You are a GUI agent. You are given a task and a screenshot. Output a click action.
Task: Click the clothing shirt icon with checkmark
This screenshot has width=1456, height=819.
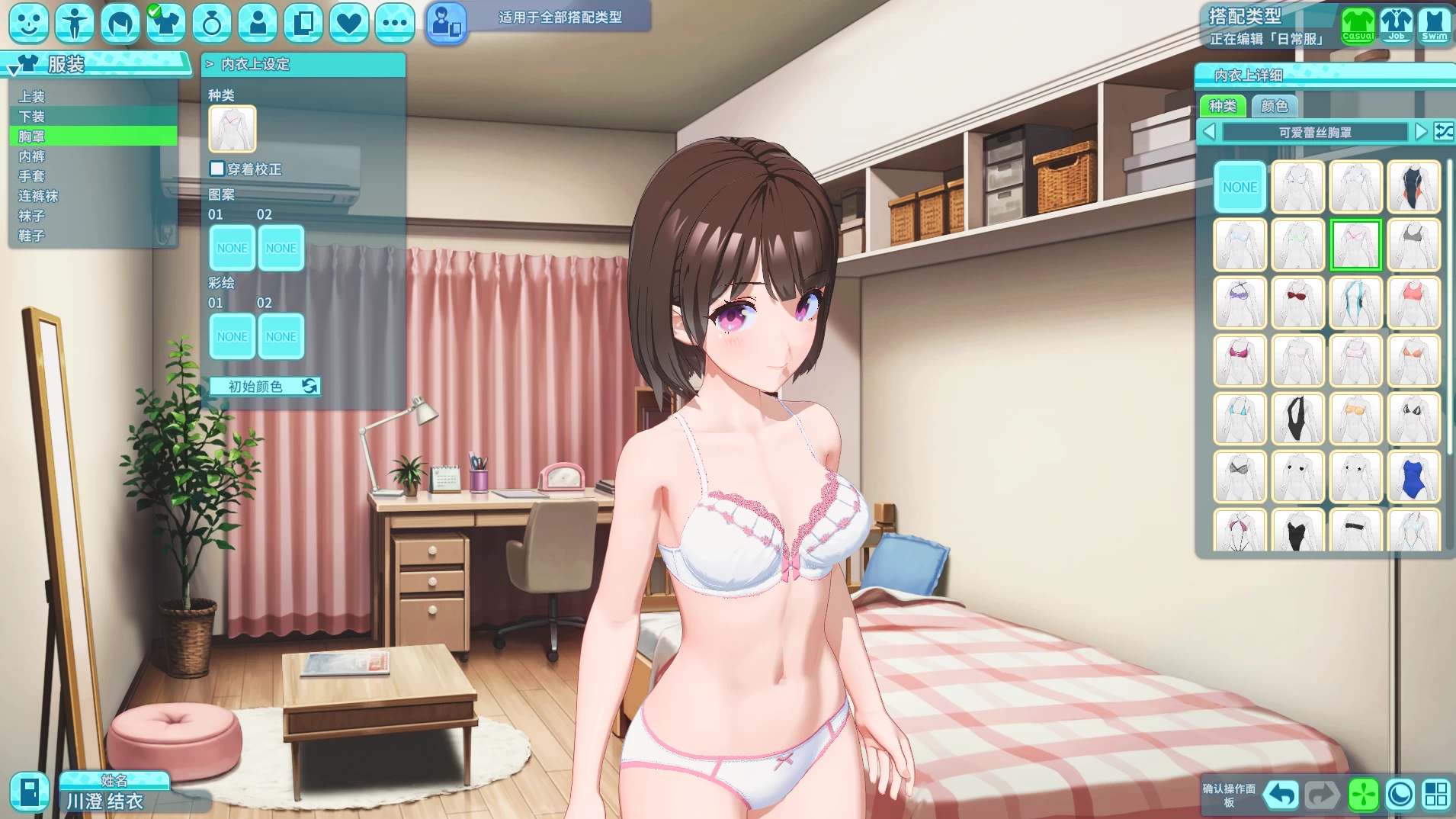[166, 23]
